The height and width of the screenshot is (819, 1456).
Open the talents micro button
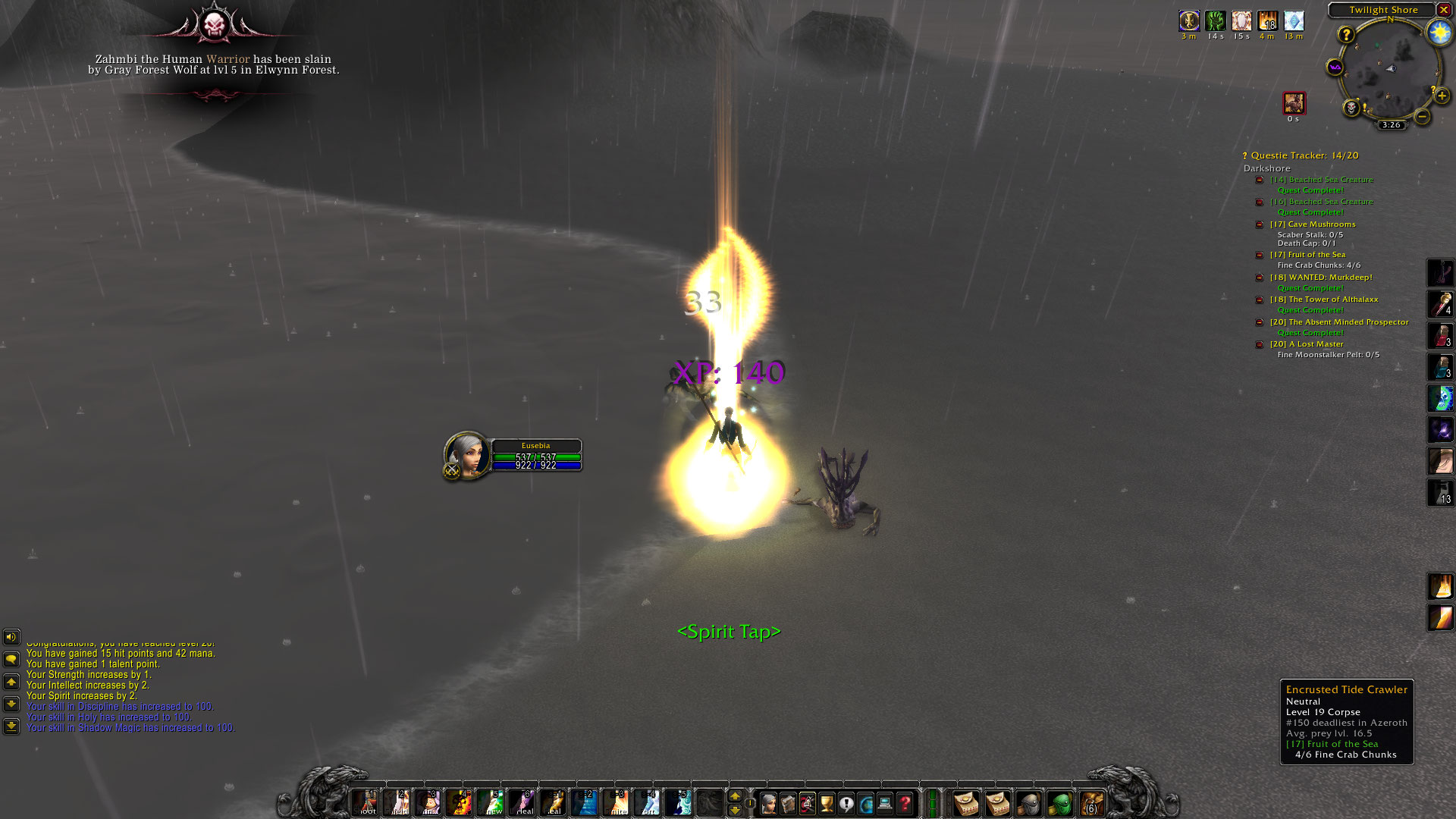click(807, 802)
